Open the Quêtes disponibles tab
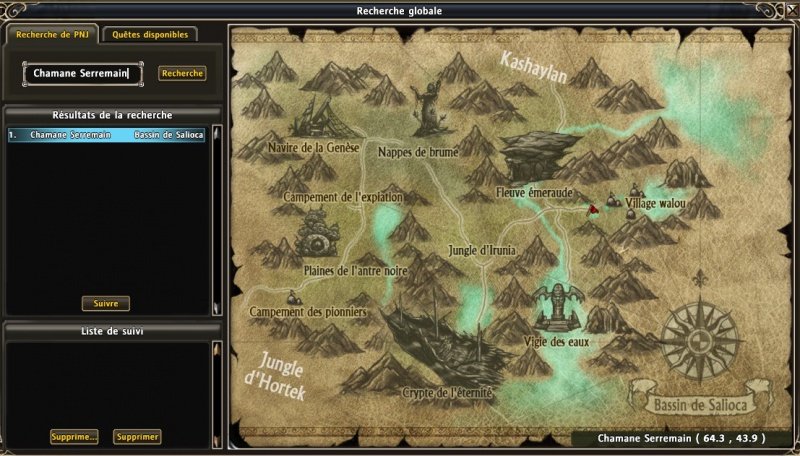 click(149, 34)
